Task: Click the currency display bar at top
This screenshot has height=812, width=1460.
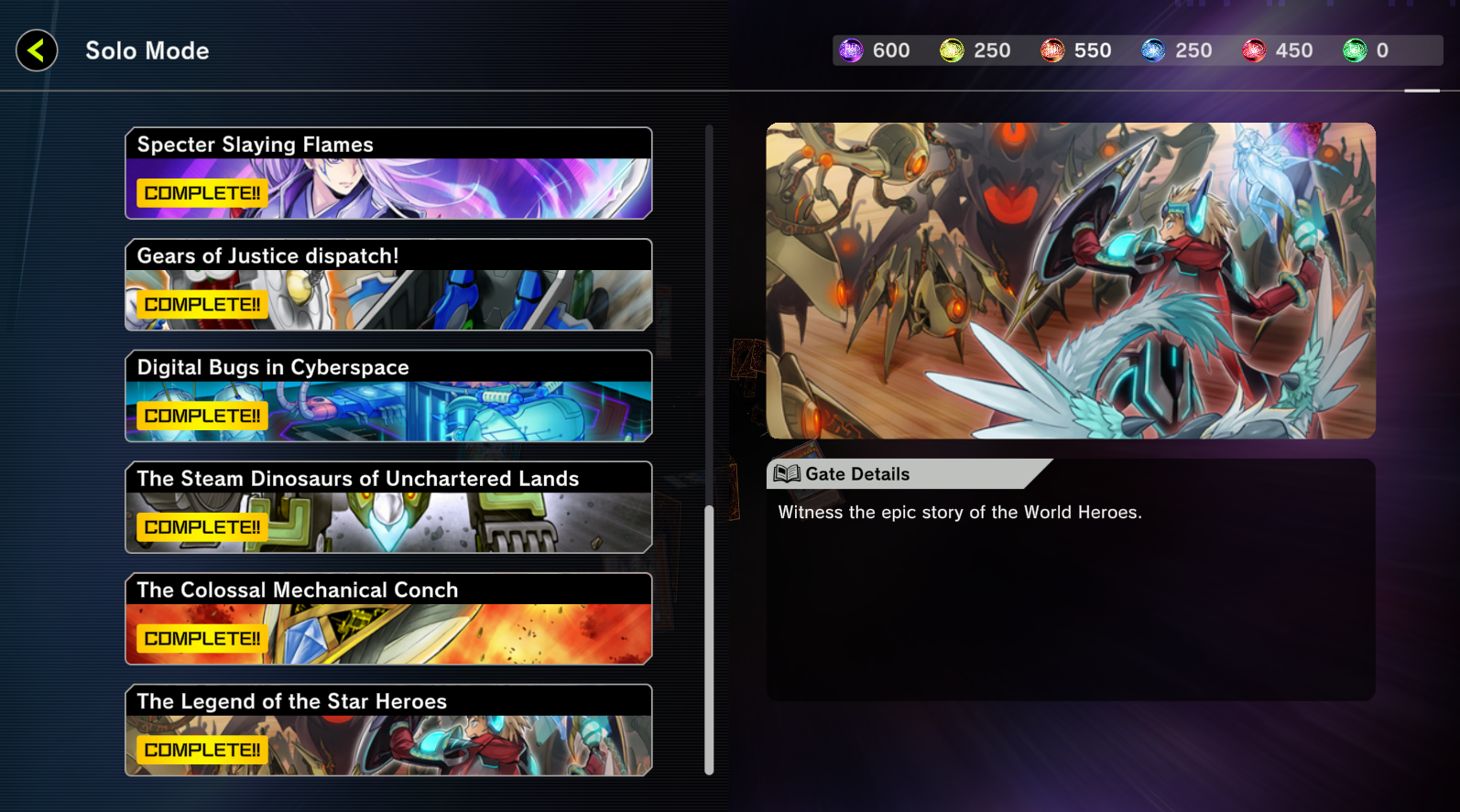Action: click(1136, 50)
